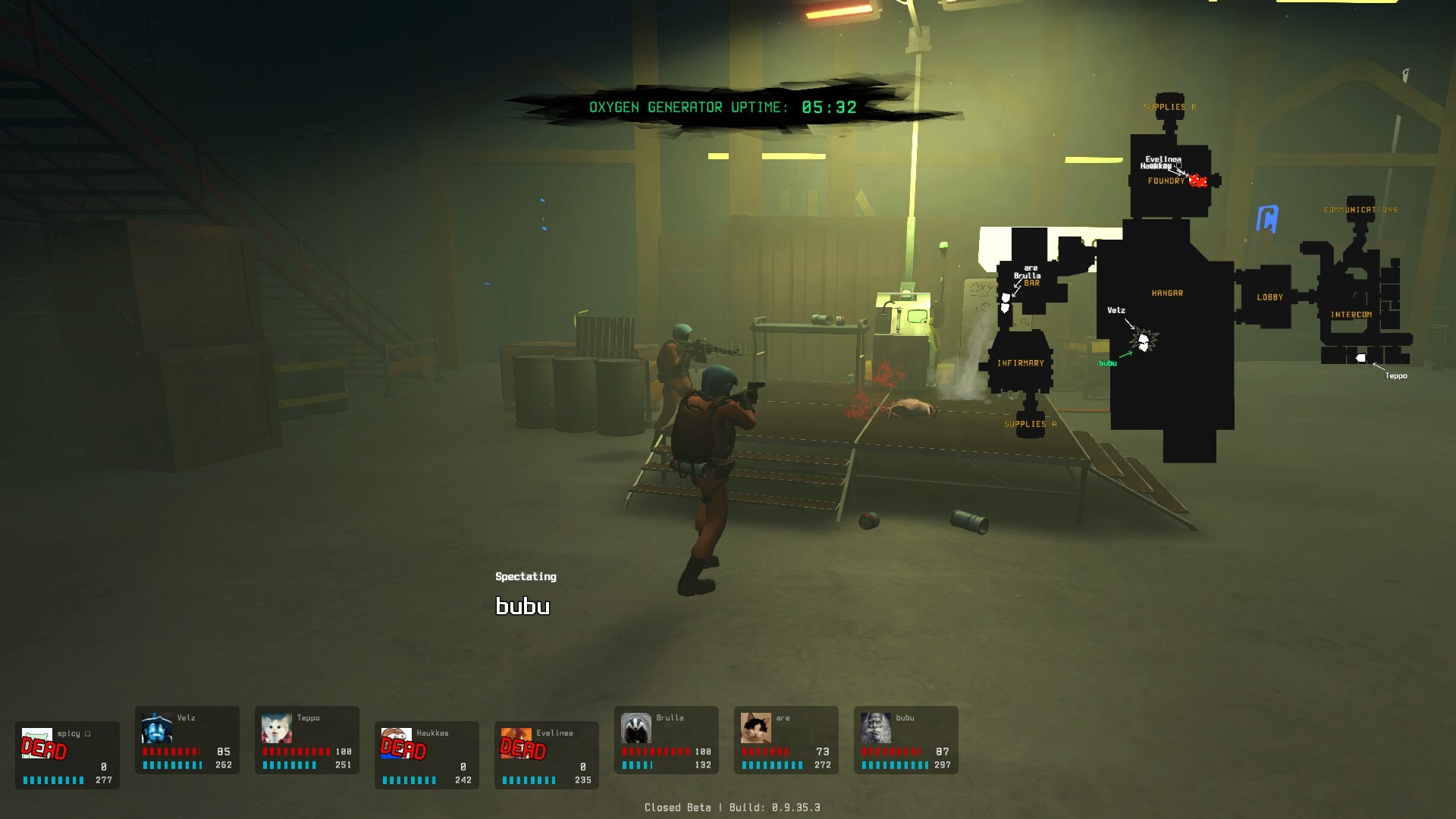This screenshot has height=819, width=1456.
Task: Click the square indicator beside spicy's name
Action: point(89,733)
